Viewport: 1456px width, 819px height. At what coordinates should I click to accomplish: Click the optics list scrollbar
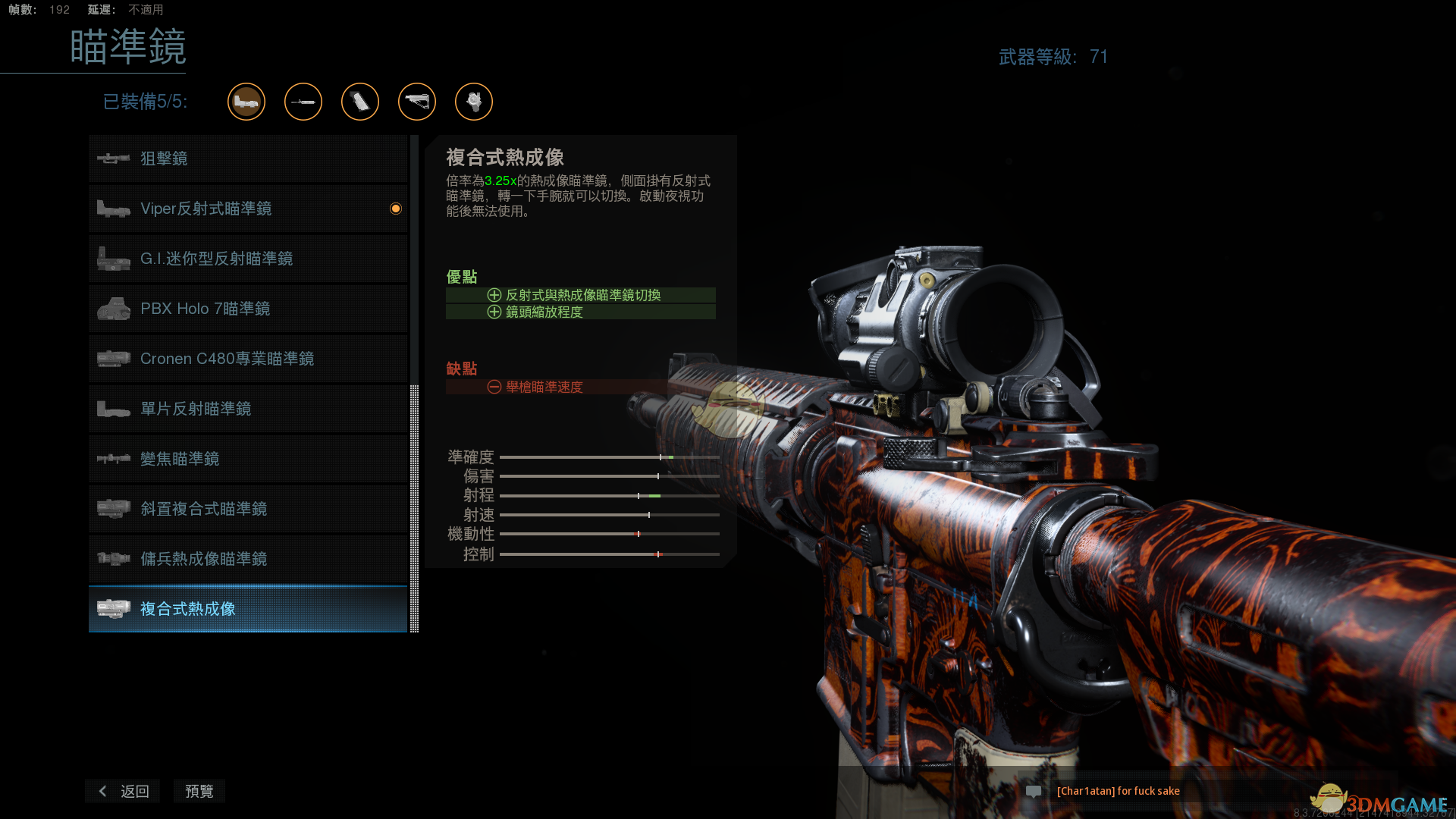pos(414,508)
